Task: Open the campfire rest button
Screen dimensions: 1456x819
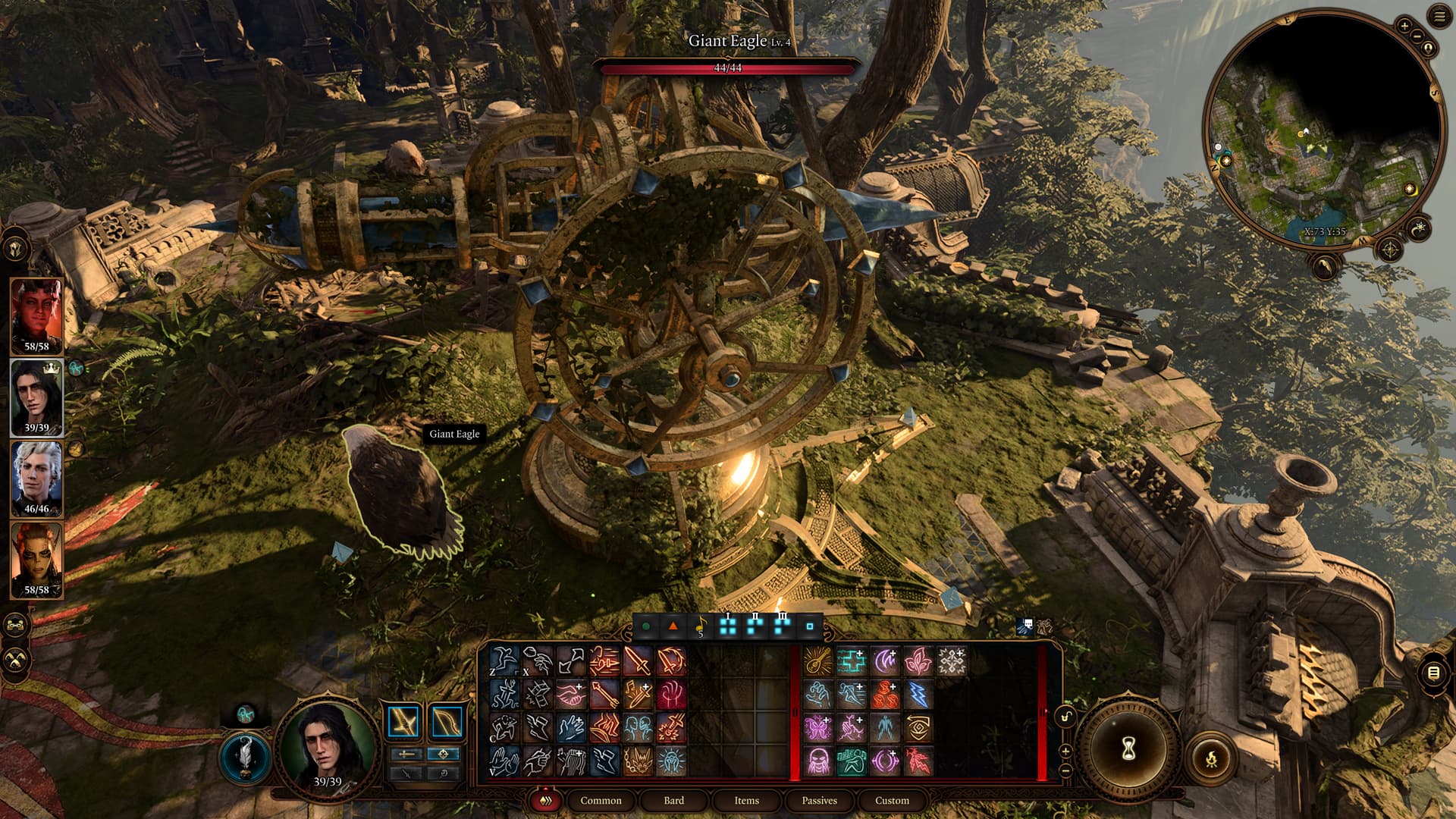Action: pos(1211,757)
